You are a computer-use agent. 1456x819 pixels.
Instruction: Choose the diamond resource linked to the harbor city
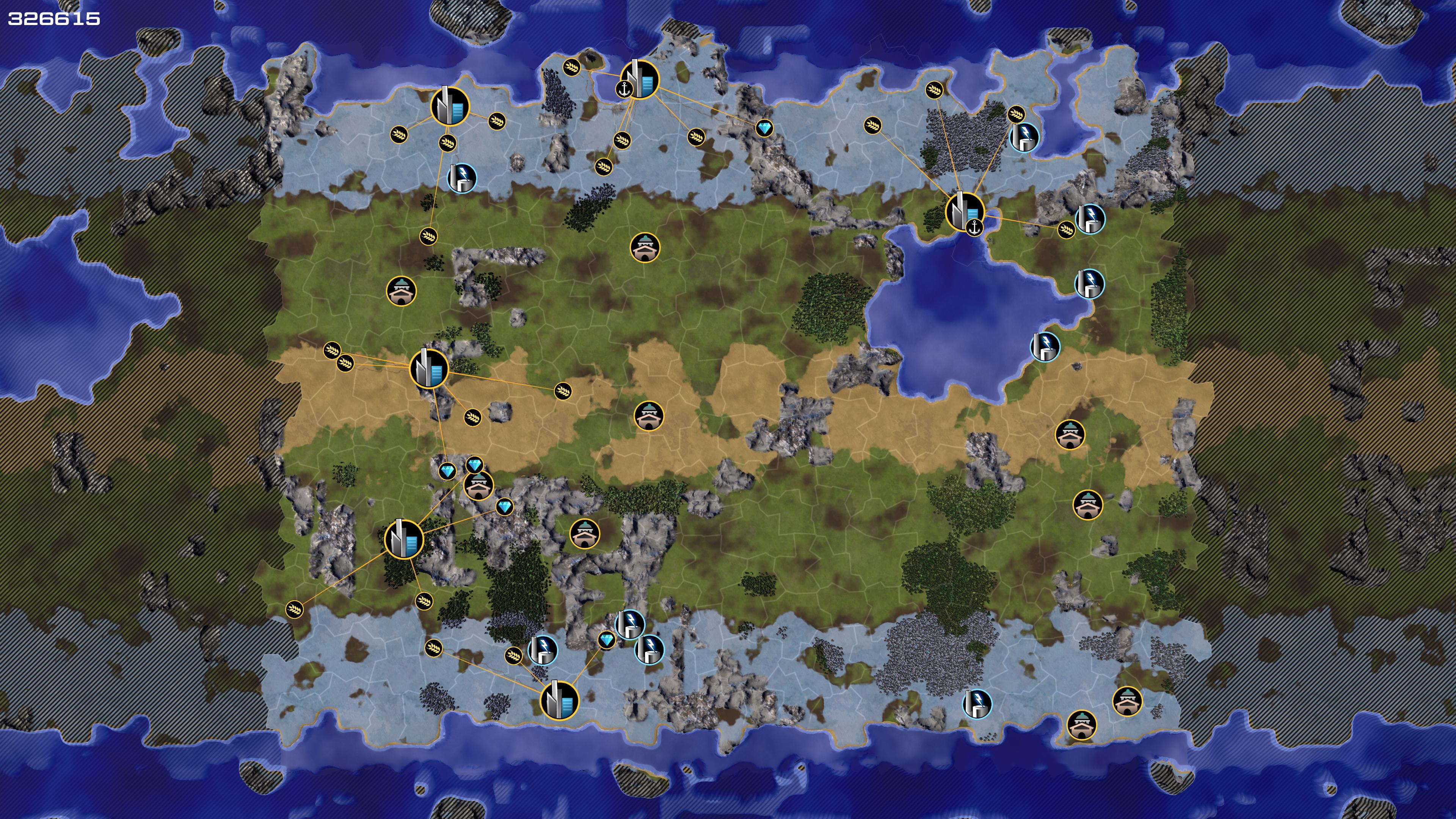pos(764,128)
